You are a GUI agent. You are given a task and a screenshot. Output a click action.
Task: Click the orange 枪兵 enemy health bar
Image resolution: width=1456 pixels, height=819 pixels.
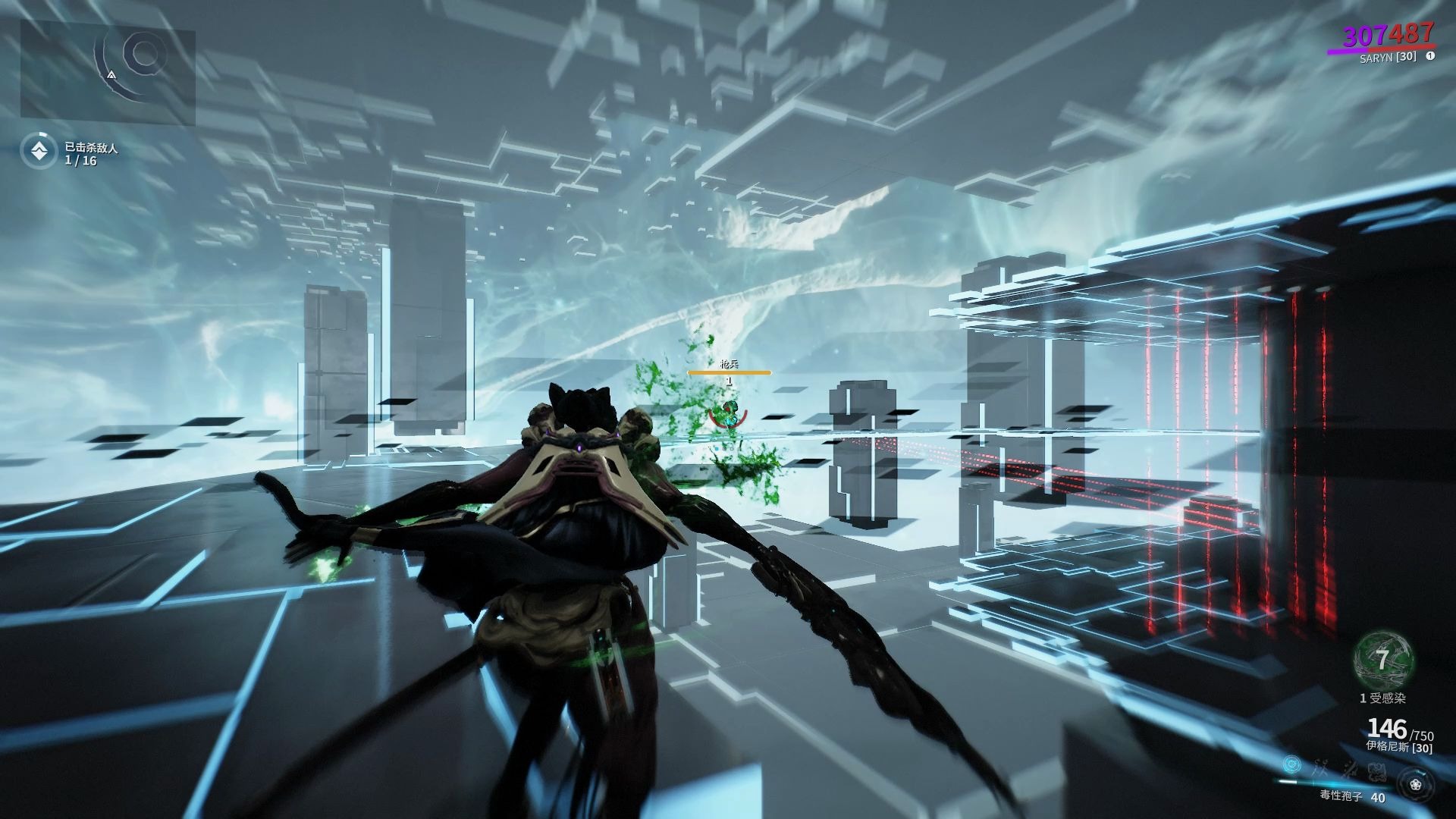728,372
